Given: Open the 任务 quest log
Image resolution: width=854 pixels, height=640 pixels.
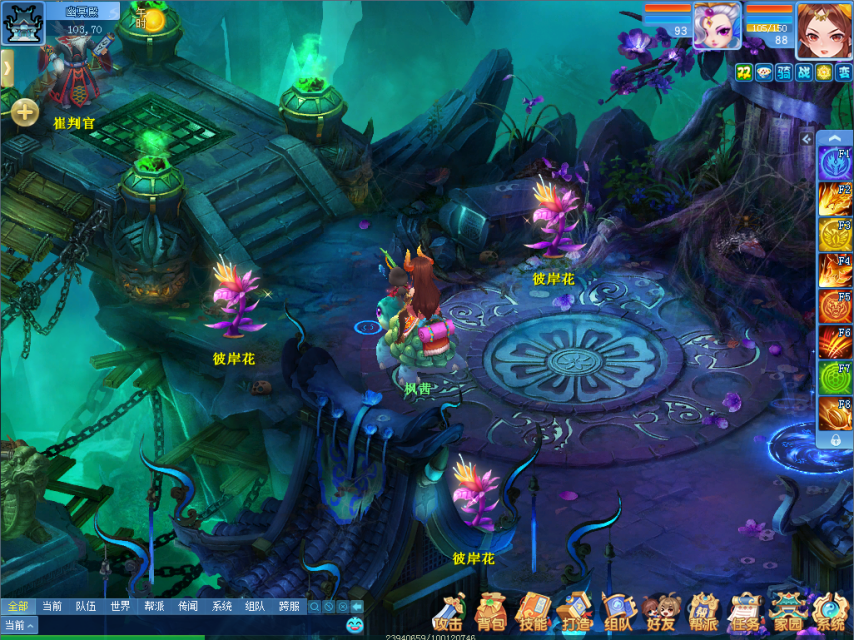Looking at the screenshot, I should click(x=745, y=609).
